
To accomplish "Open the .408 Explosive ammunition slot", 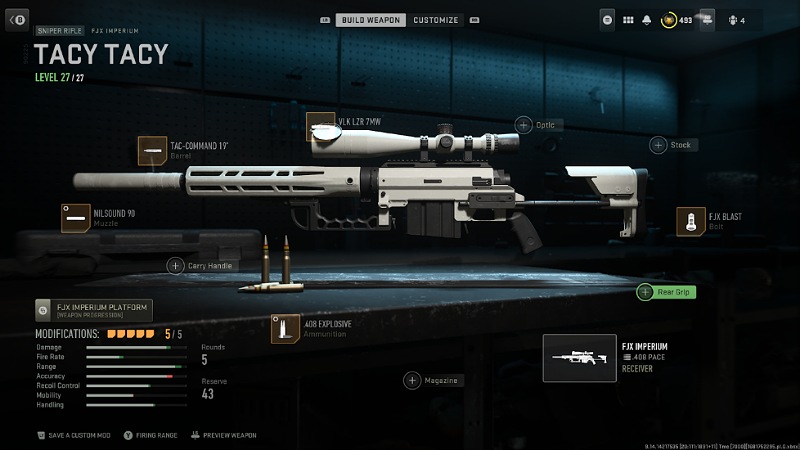I will point(286,328).
